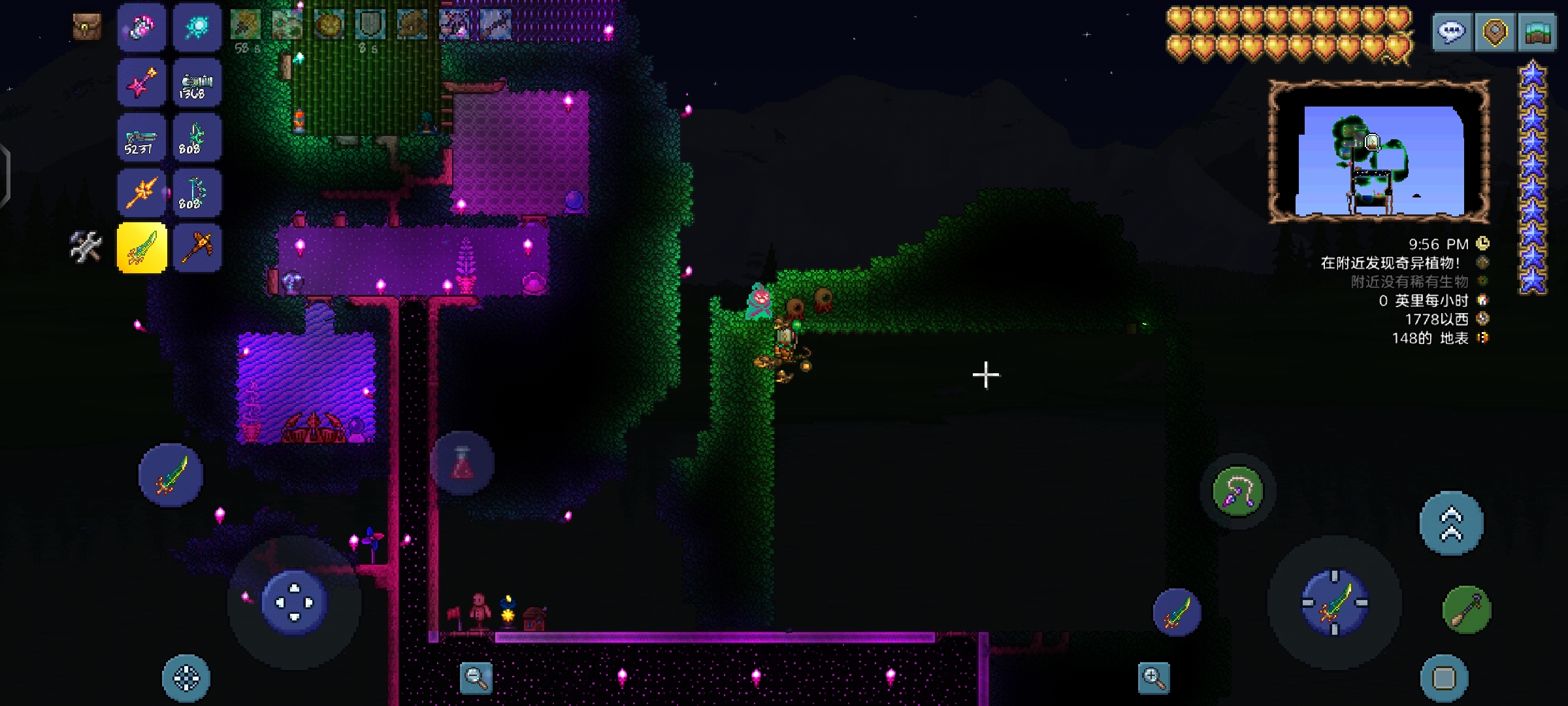Viewport: 1568px width, 706px height.
Task: Select the Terra Blade hotbar slot
Action: pyautogui.click(x=142, y=248)
